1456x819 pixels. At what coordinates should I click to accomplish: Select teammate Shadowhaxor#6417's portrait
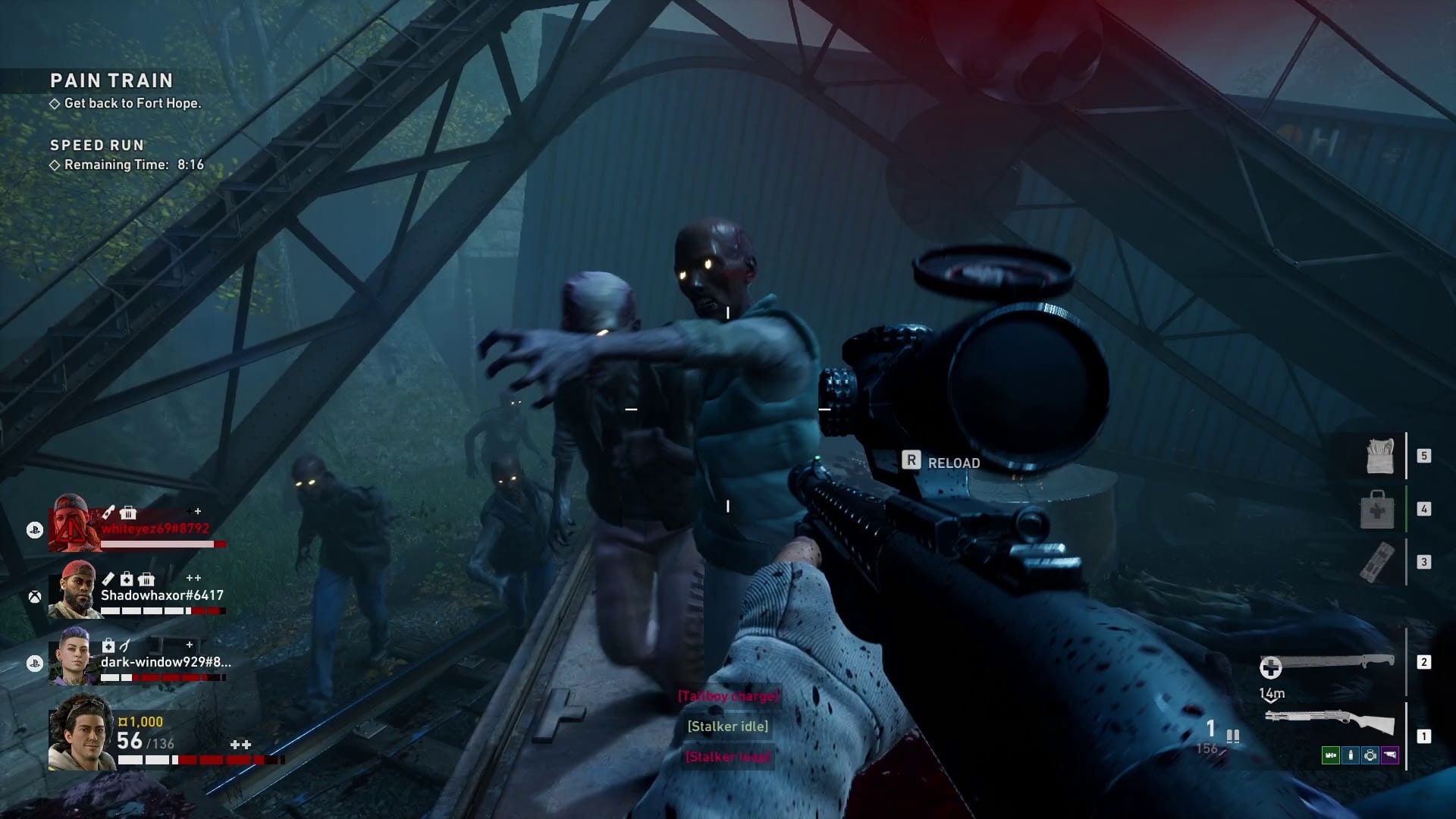pos(76,591)
